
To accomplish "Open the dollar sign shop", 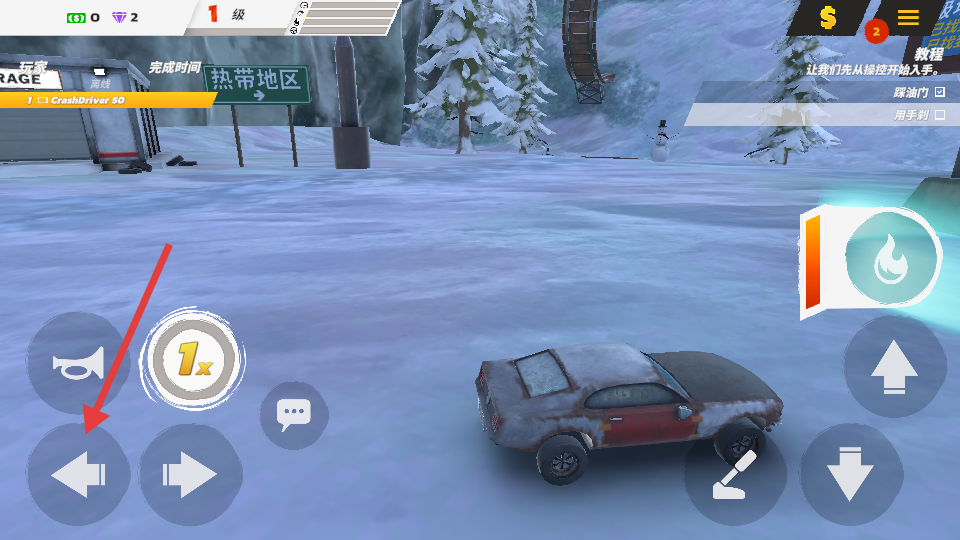I will coord(828,17).
